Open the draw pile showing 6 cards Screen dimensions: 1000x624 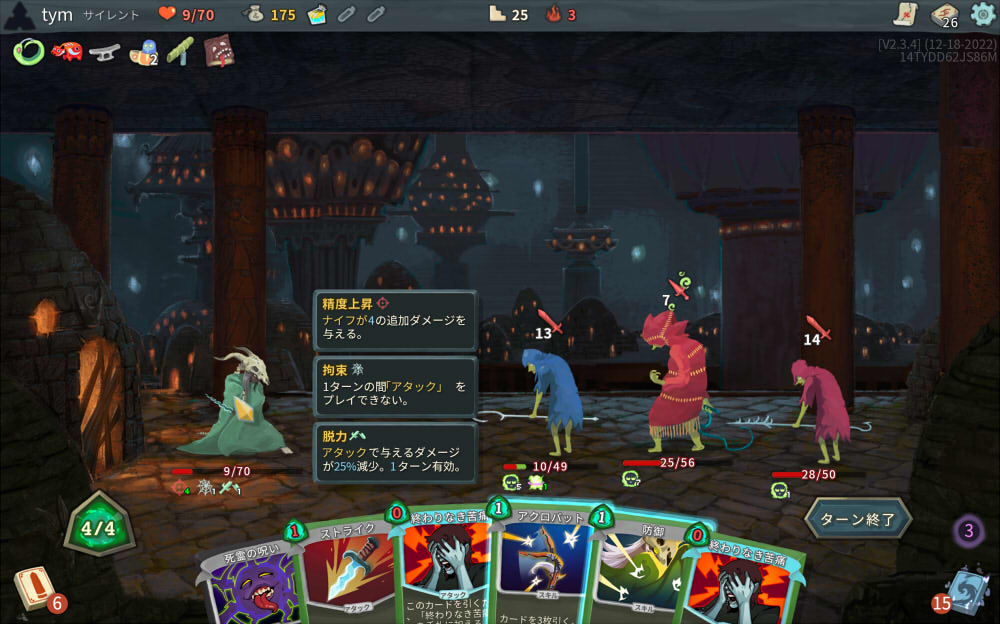33,590
